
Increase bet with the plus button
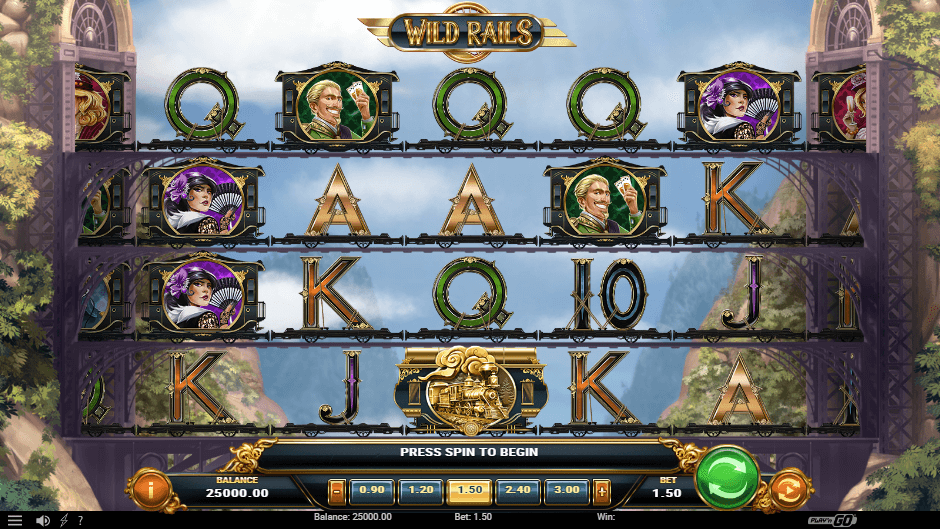(x=601, y=491)
